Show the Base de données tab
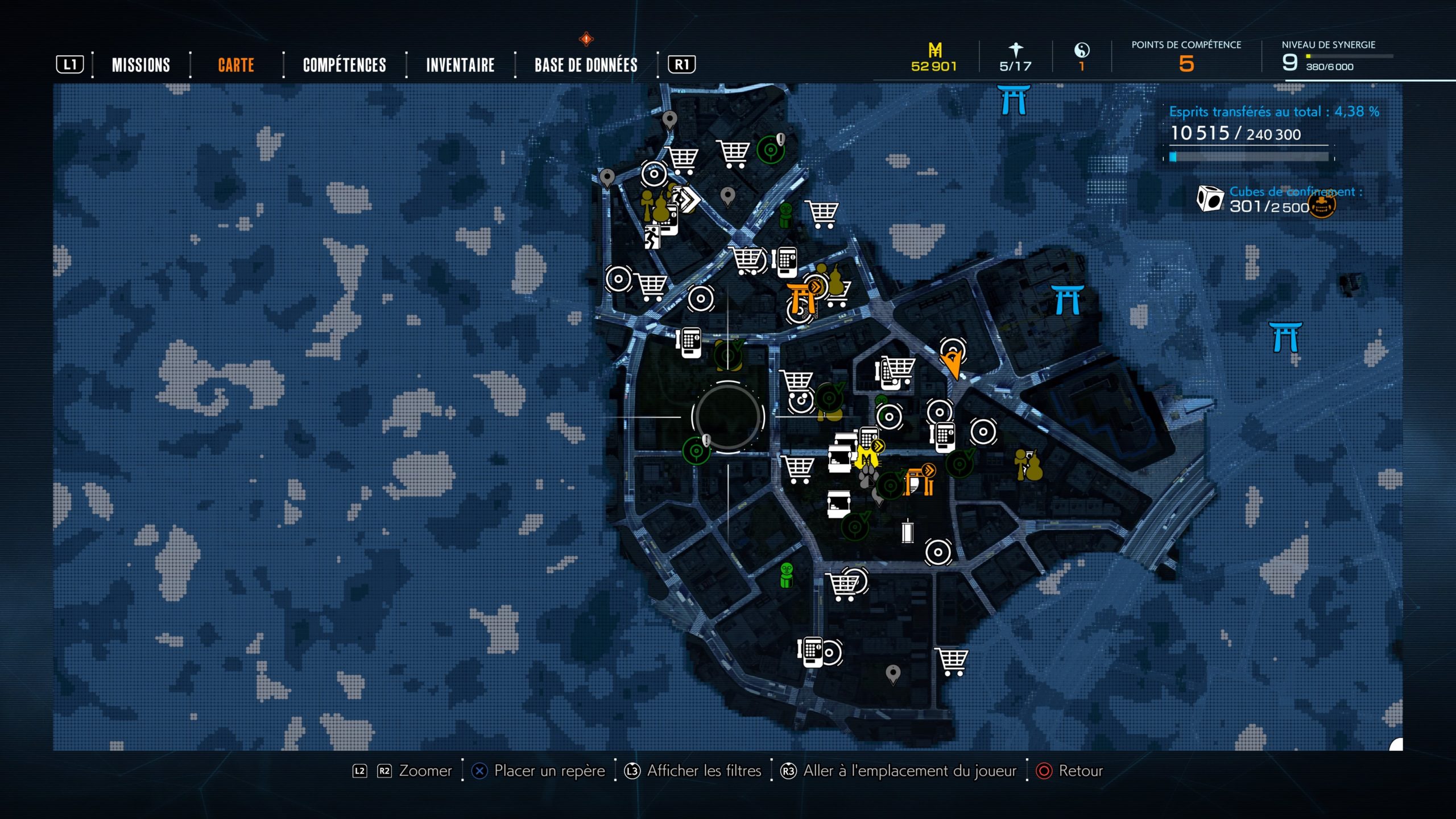The image size is (1456, 819). coord(586,65)
